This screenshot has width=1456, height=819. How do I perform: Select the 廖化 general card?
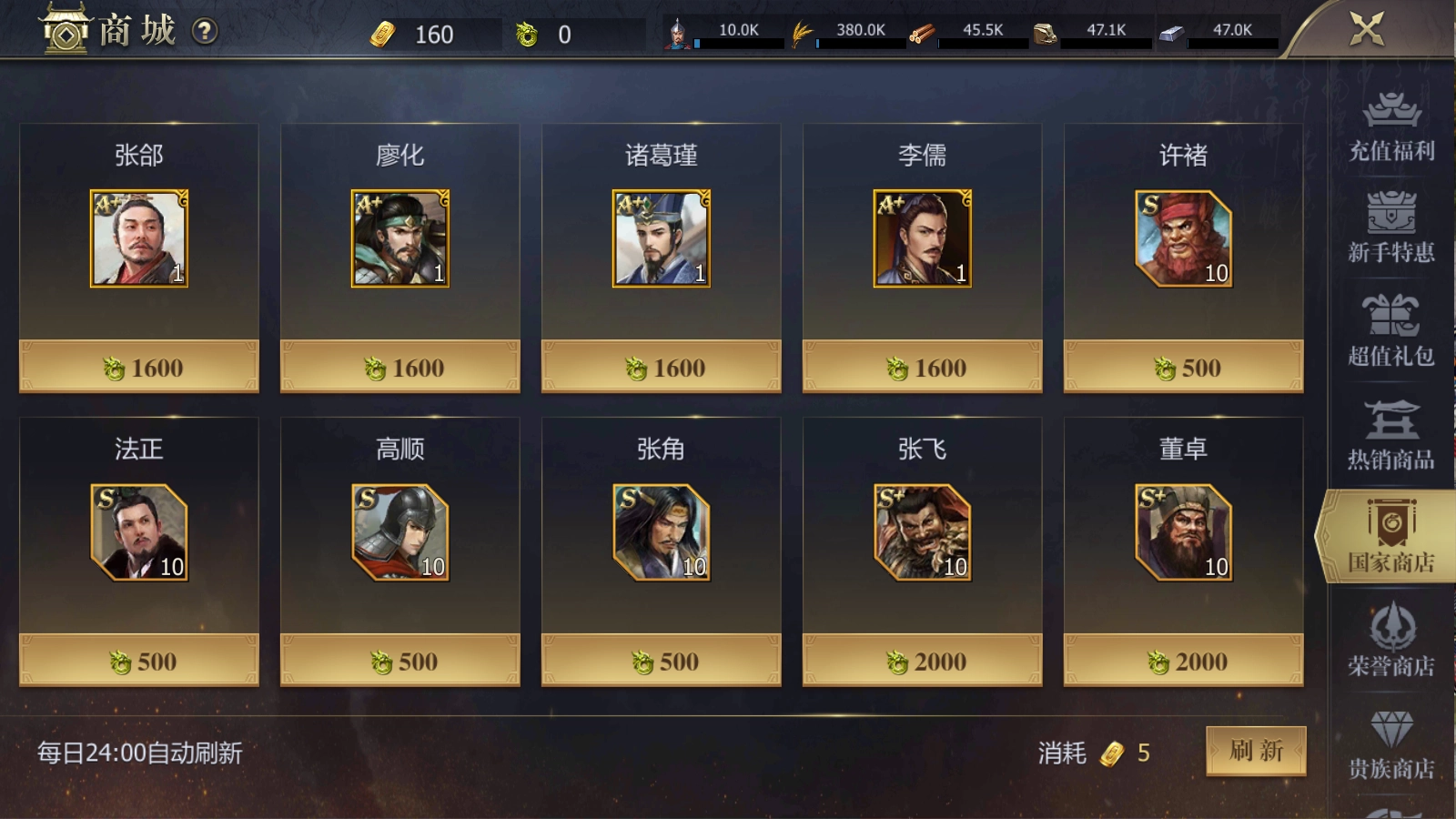click(400, 239)
